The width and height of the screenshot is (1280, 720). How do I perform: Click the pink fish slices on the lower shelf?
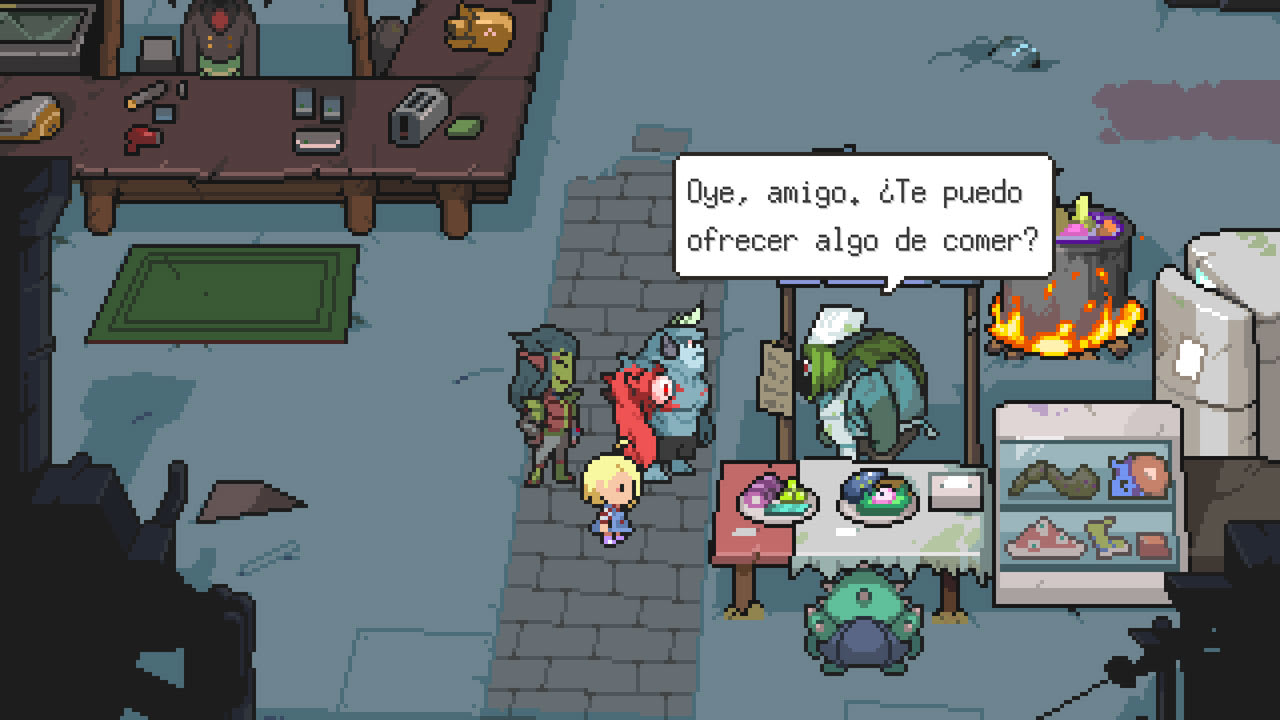tap(1045, 540)
